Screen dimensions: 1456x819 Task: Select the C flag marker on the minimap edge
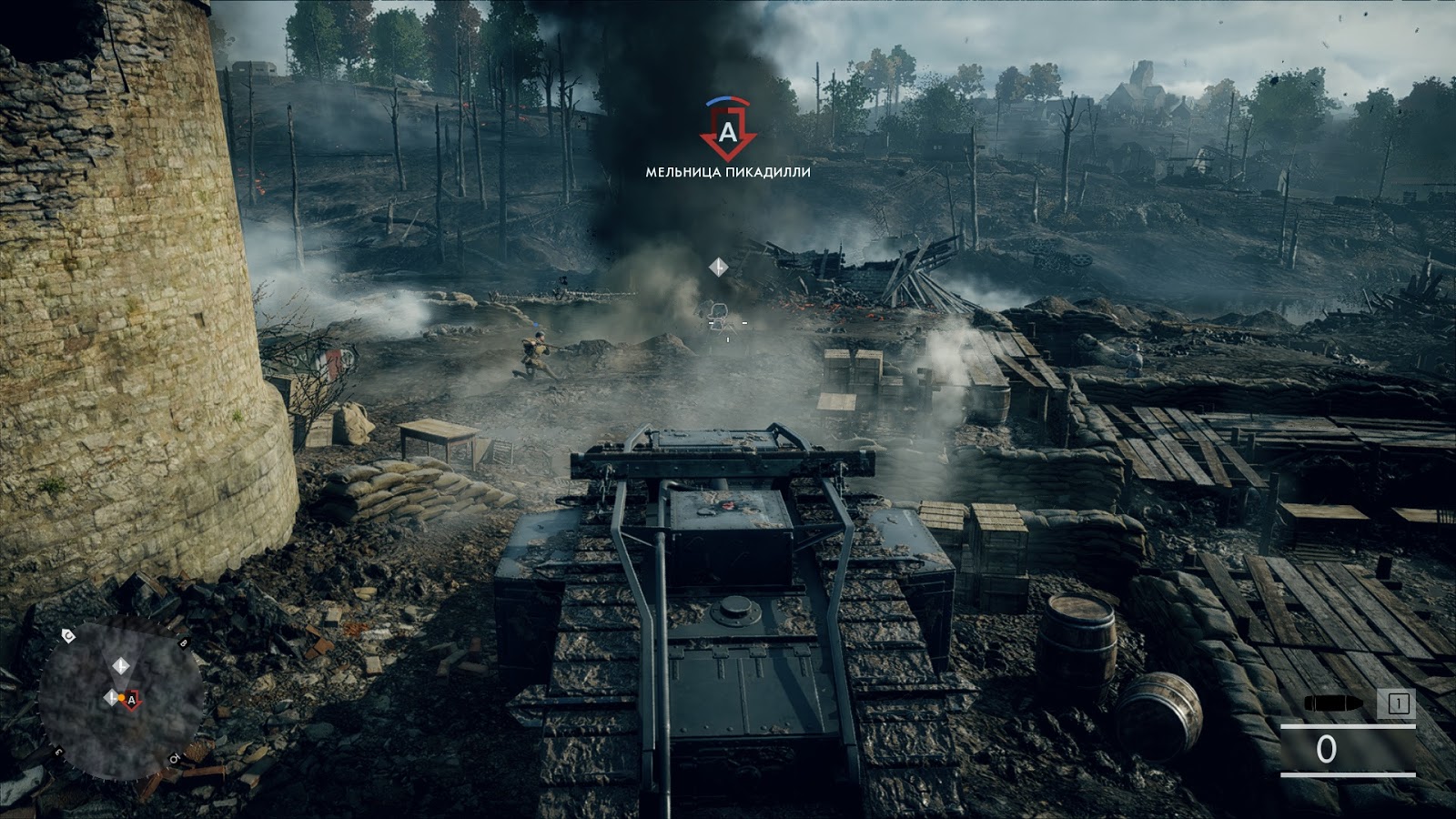coord(68,635)
